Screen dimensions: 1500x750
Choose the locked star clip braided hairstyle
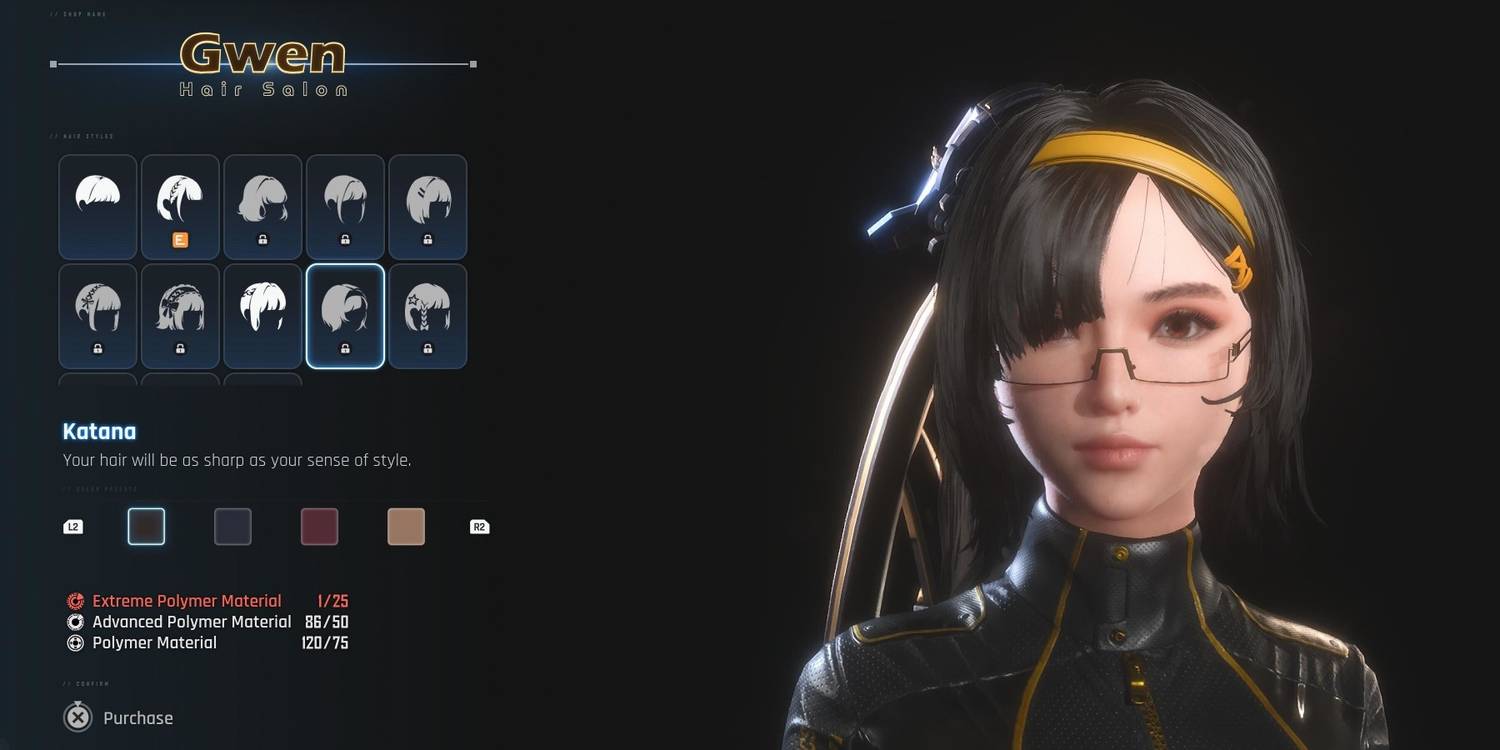428,315
